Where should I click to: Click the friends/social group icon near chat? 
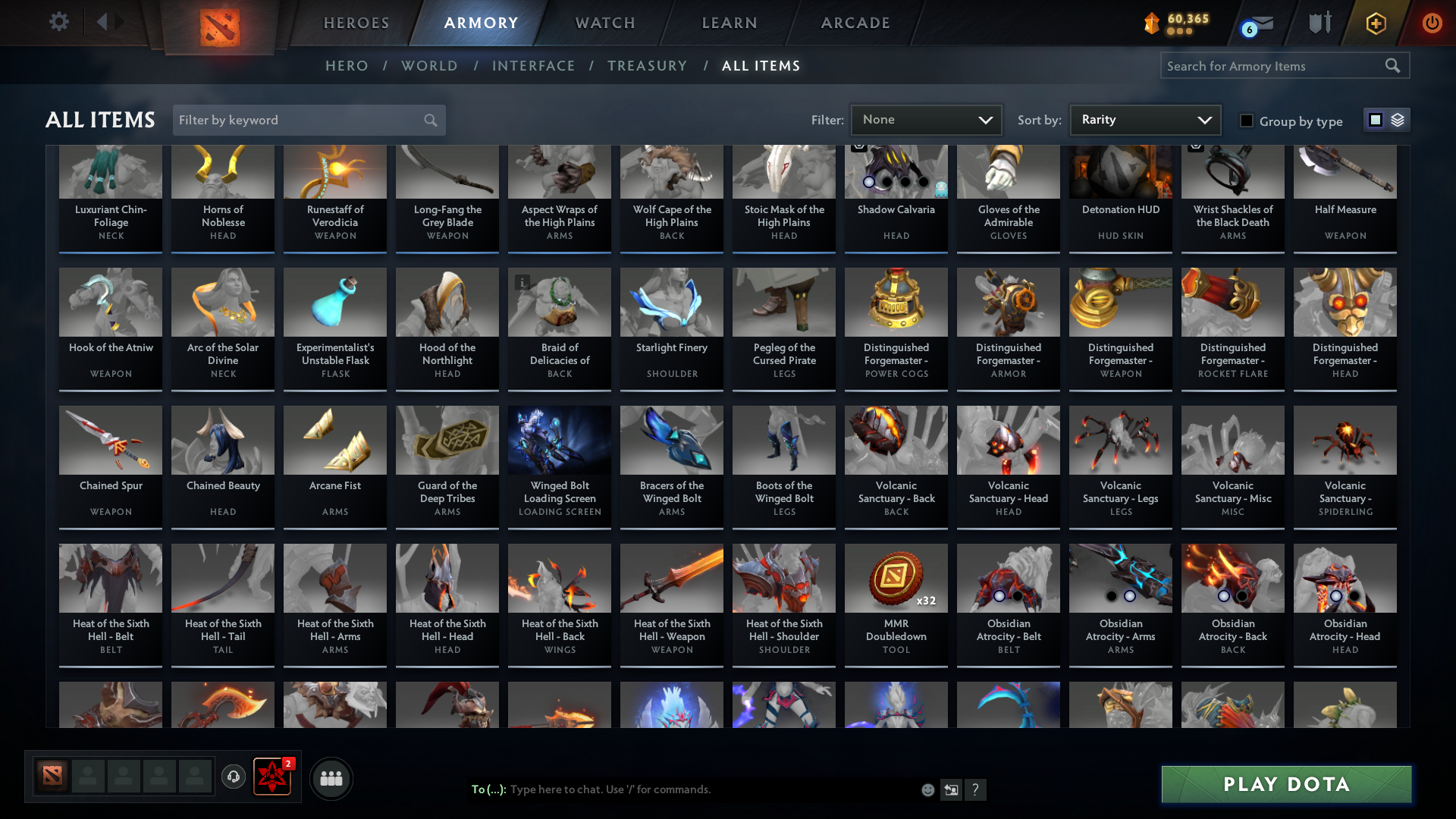coord(331,778)
